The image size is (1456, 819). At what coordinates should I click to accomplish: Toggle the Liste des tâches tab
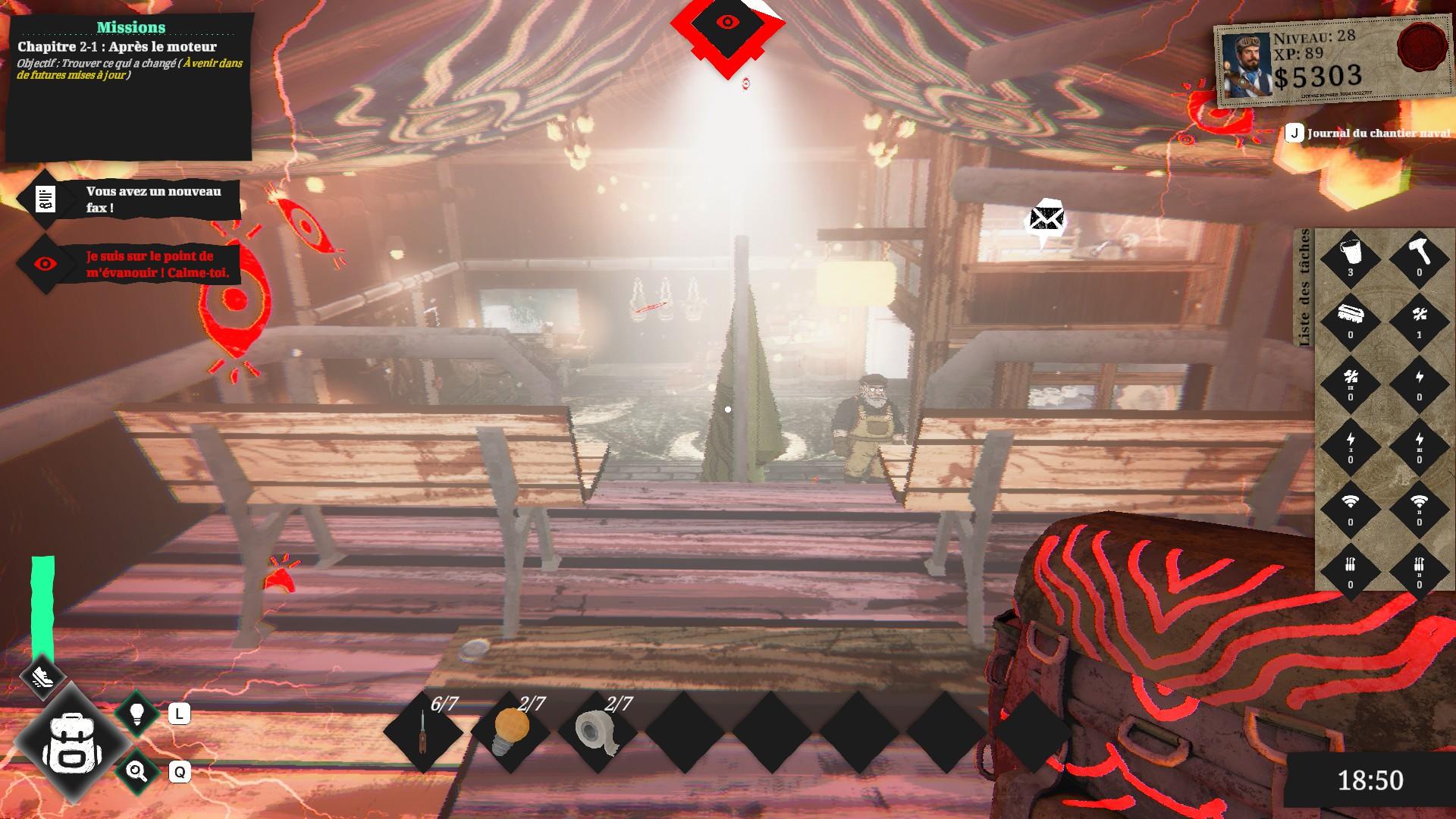(x=1304, y=288)
